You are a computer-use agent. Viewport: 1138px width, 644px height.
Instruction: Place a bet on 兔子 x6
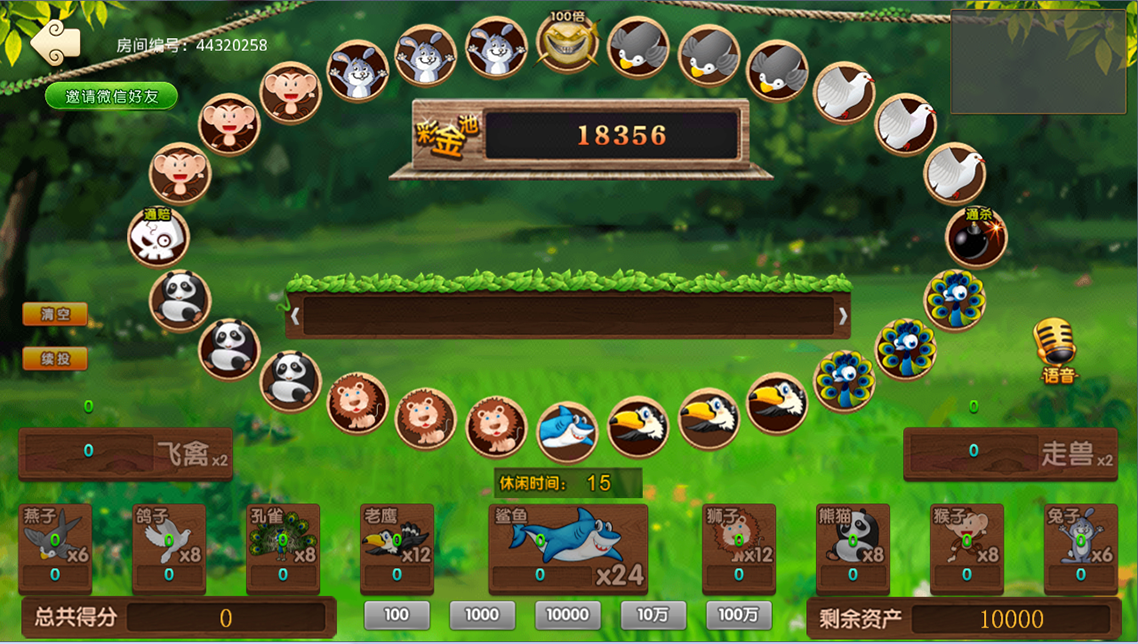coord(1081,548)
